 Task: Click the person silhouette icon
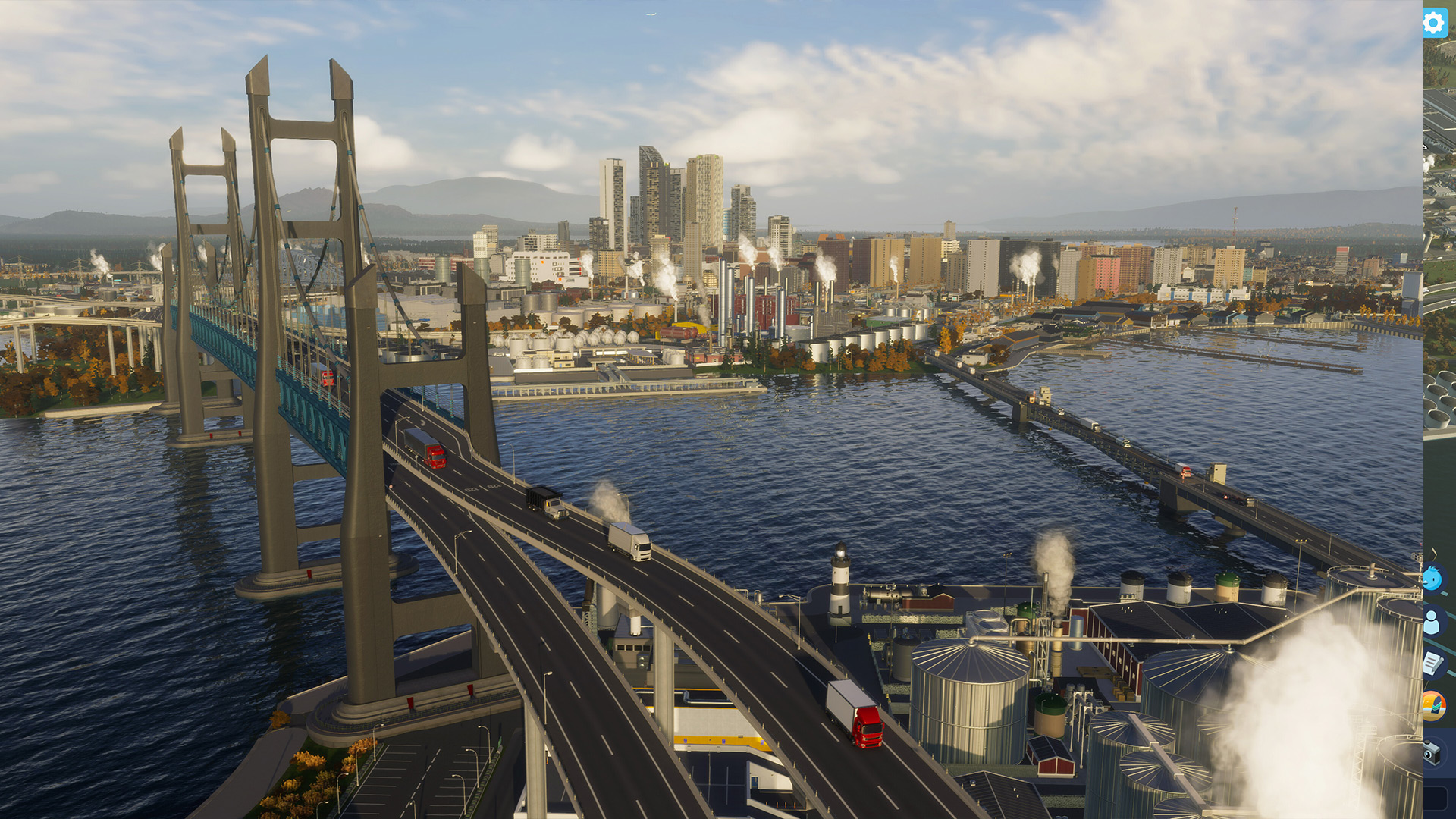(1432, 622)
